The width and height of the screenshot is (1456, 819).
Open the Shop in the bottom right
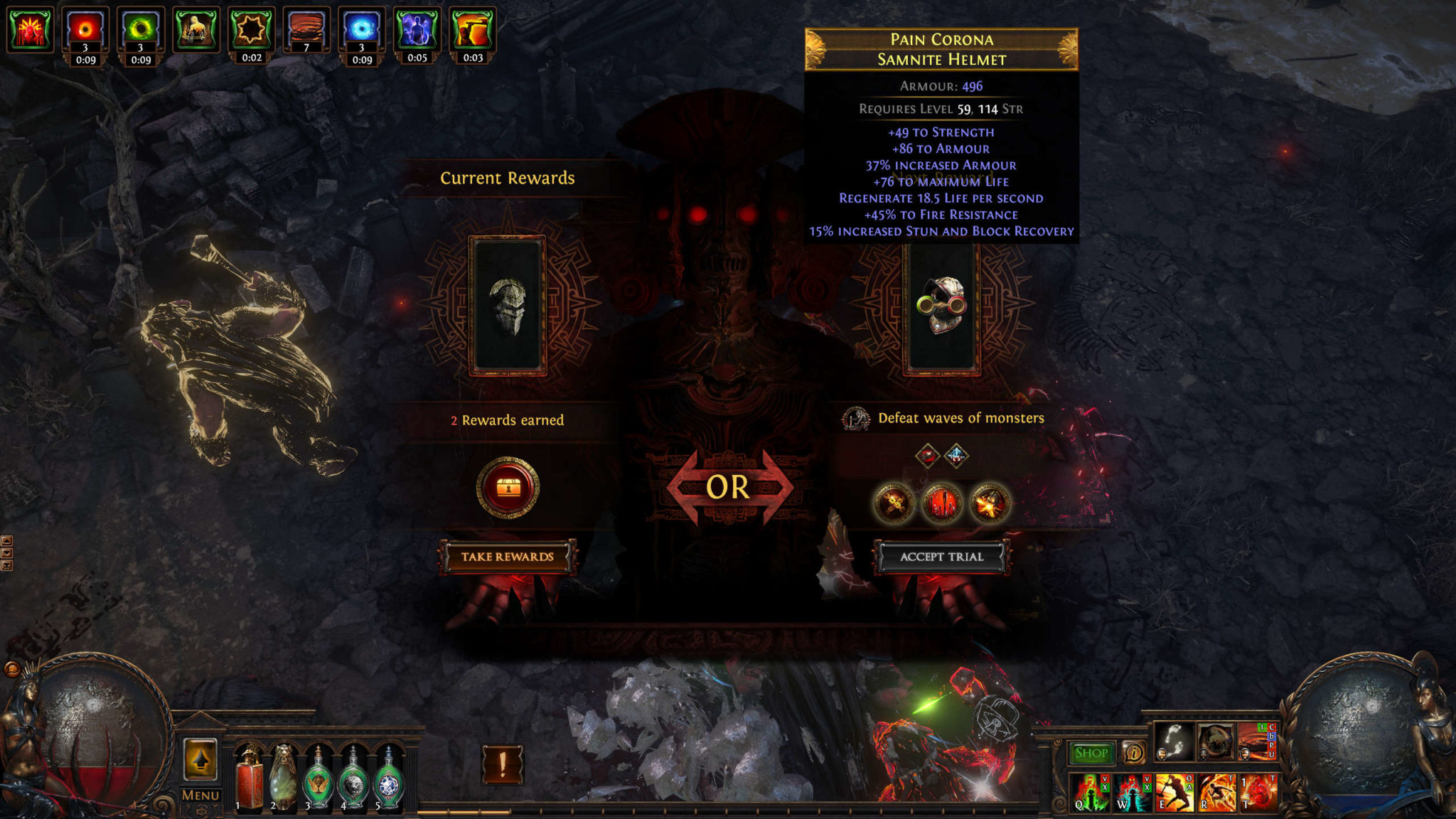[1093, 751]
